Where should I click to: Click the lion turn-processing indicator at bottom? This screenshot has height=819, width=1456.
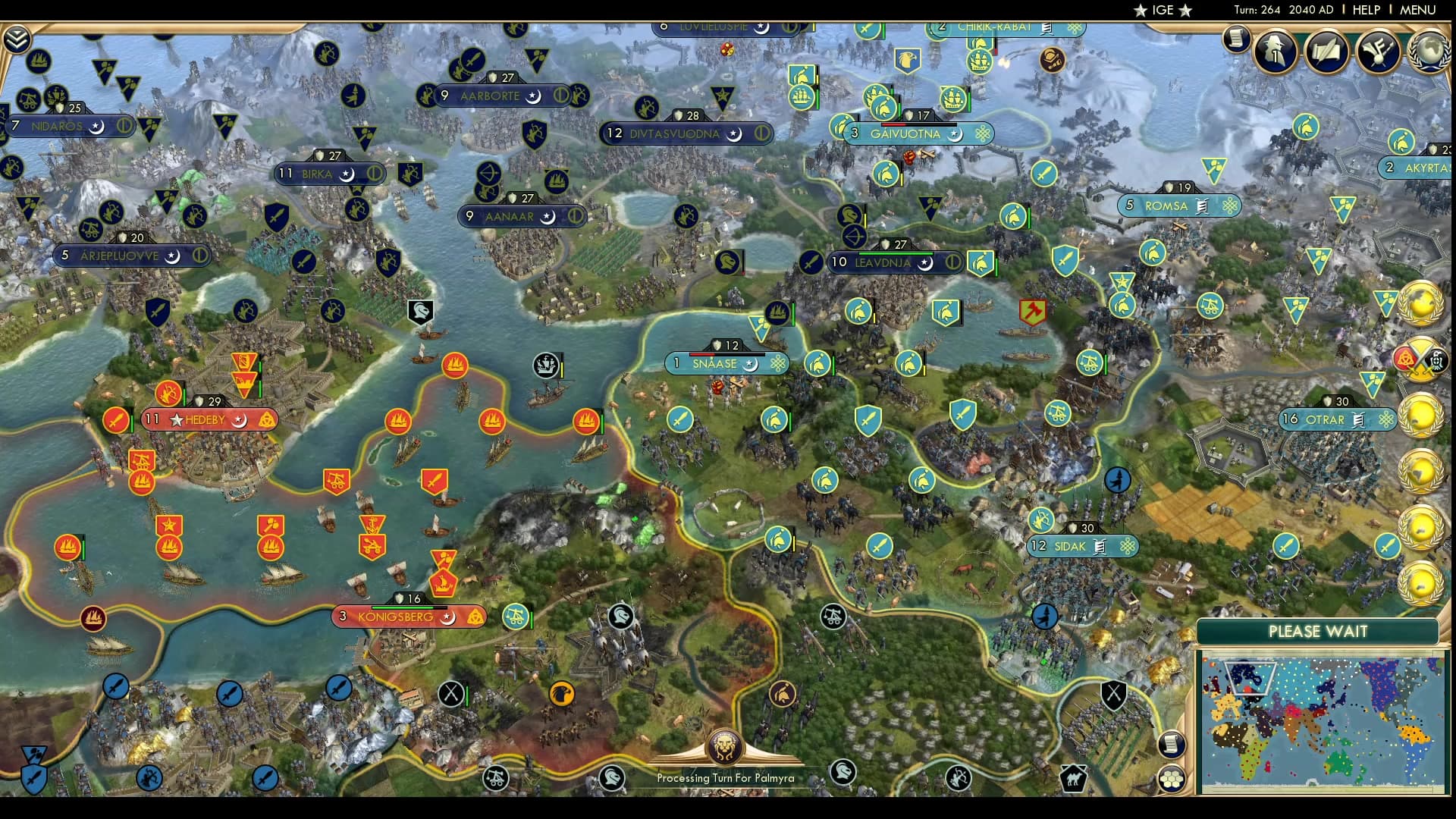726,745
